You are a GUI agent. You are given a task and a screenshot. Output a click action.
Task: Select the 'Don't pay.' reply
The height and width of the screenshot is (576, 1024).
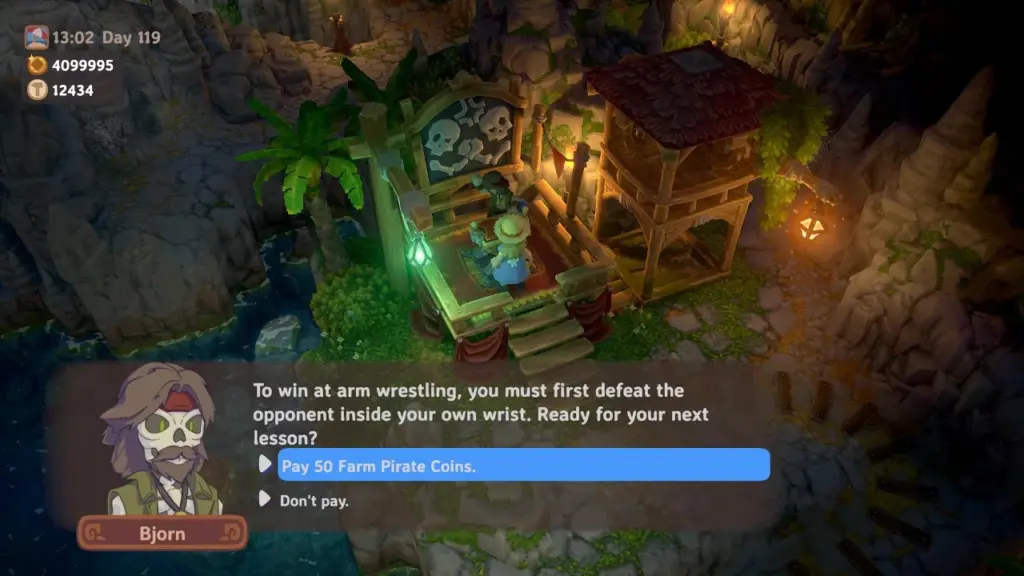[x=314, y=501]
